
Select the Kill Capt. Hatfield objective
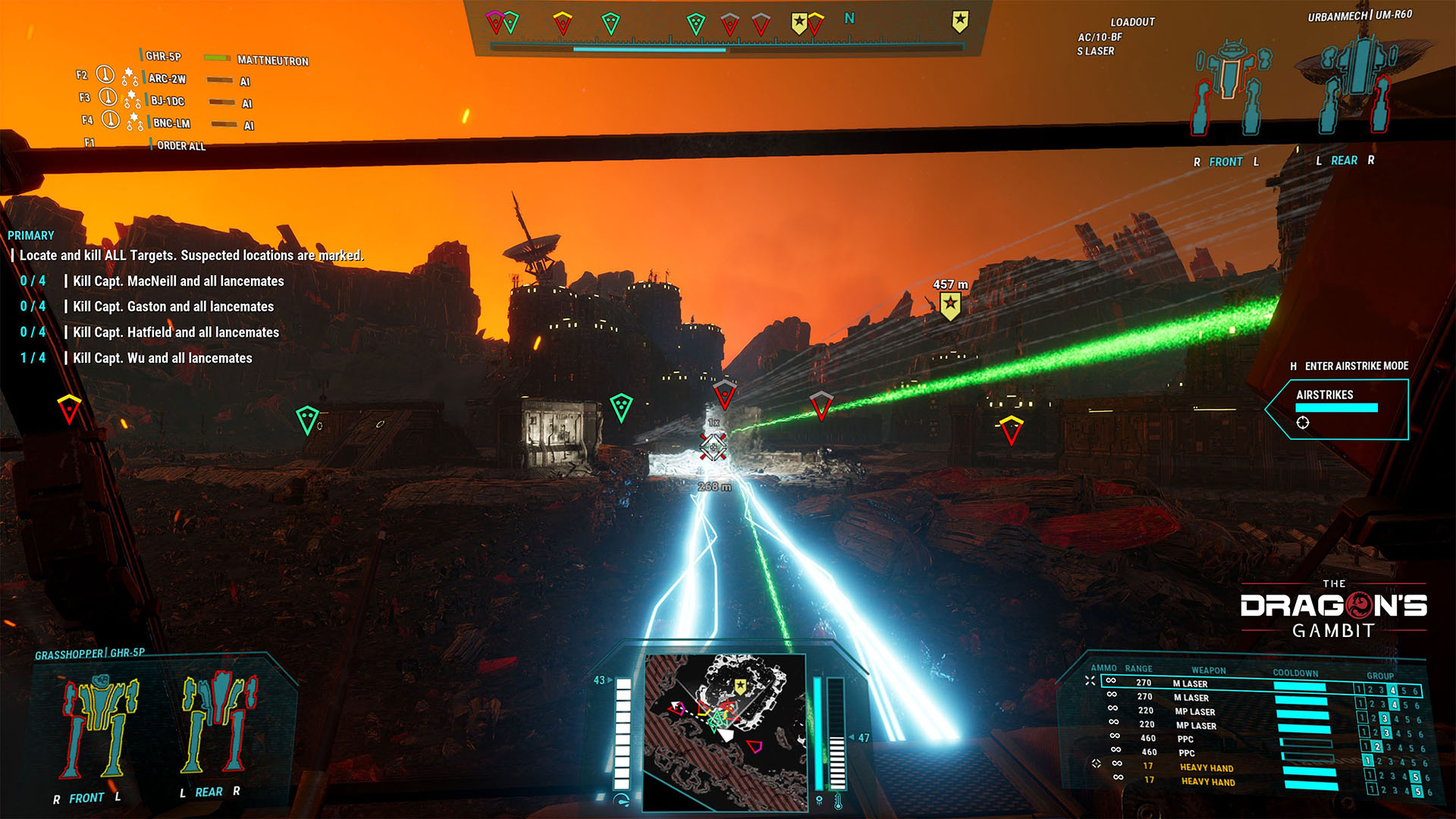pyautogui.click(x=176, y=332)
